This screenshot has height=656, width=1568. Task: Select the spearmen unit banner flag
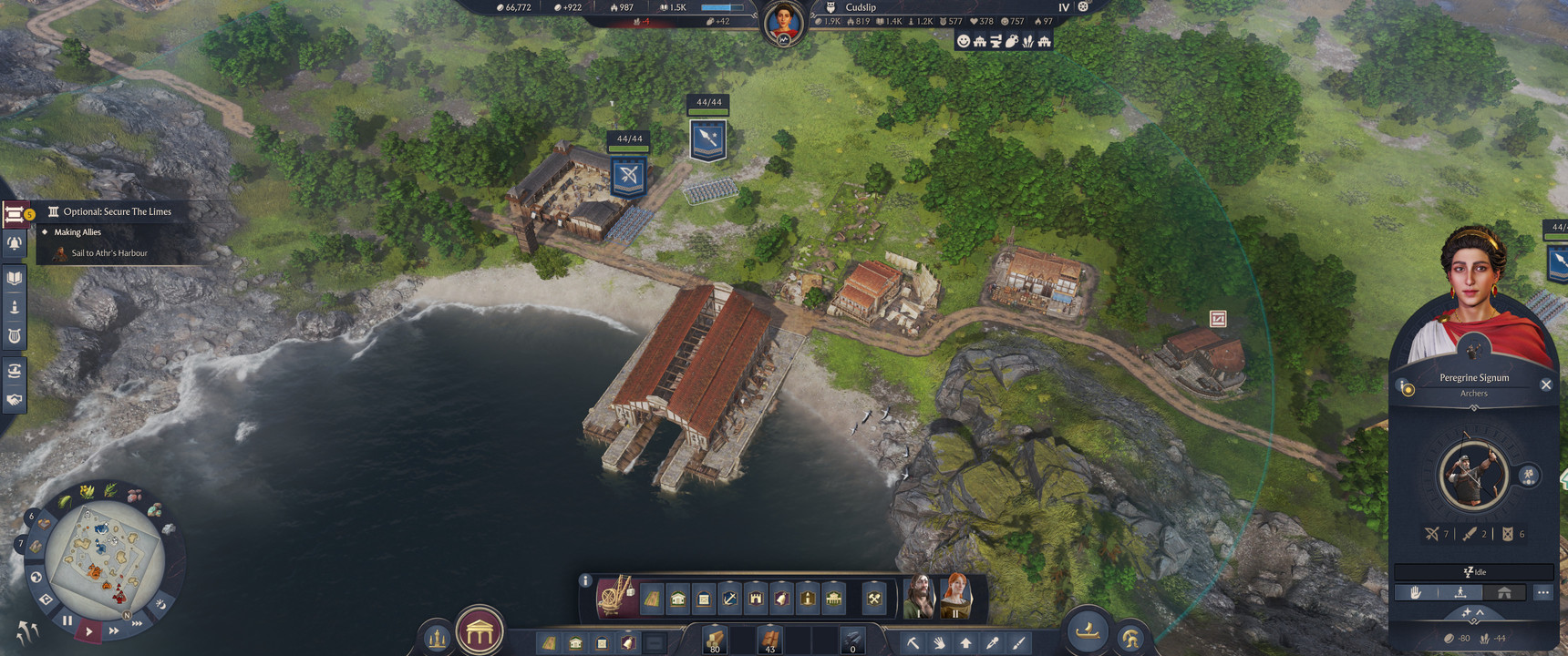point(708,139)
